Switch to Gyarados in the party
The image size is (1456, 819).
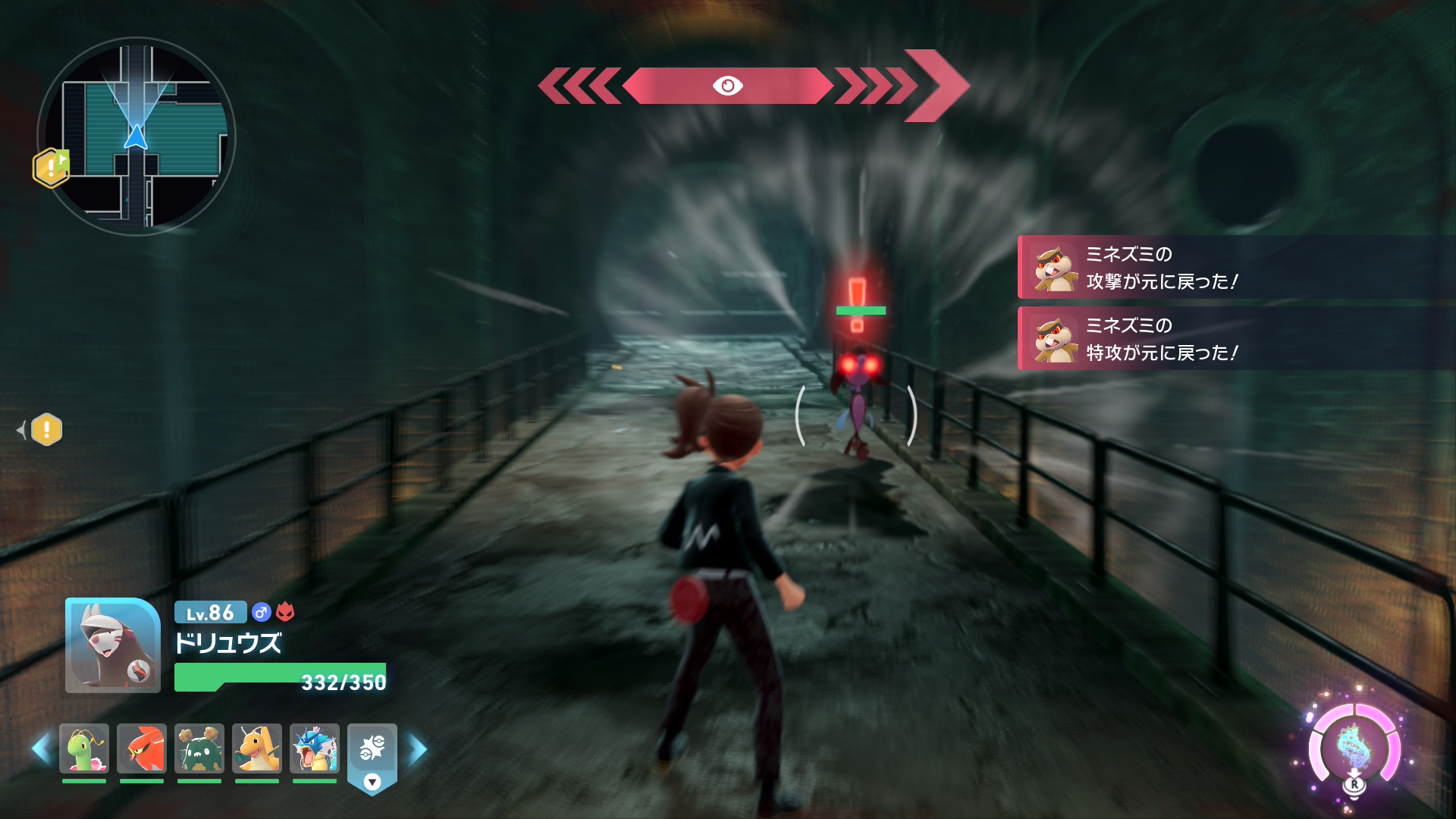315,748
